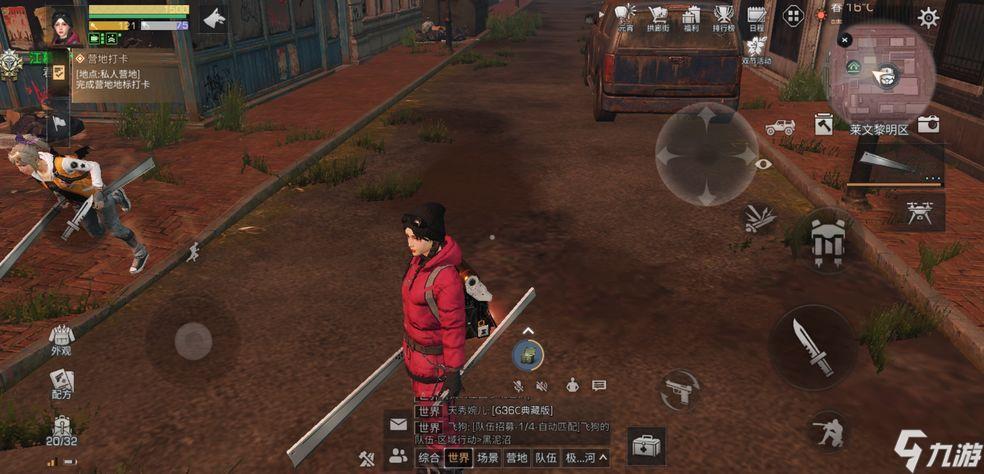Viewport: 984px width, 474px height.
Task: Open the gear settings menu
Action: click(929, 17)
